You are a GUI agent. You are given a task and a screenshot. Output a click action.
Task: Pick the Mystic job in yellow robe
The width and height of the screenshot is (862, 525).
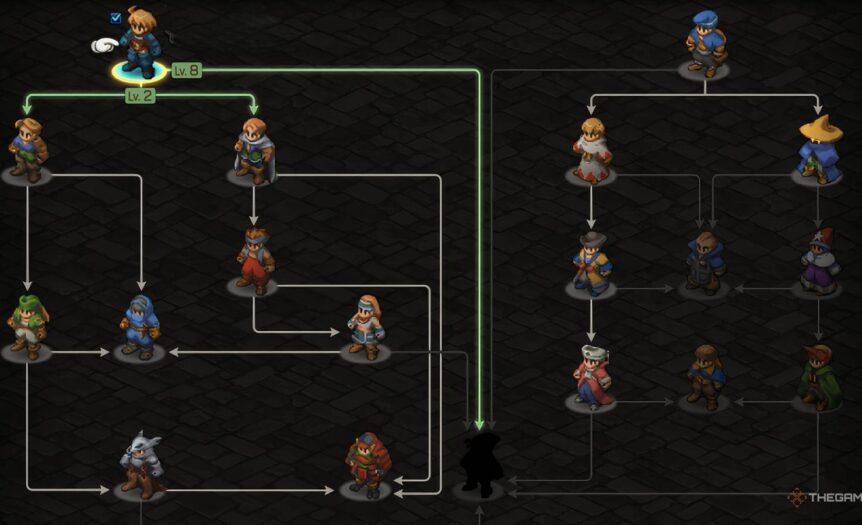[x=591, y=263]
